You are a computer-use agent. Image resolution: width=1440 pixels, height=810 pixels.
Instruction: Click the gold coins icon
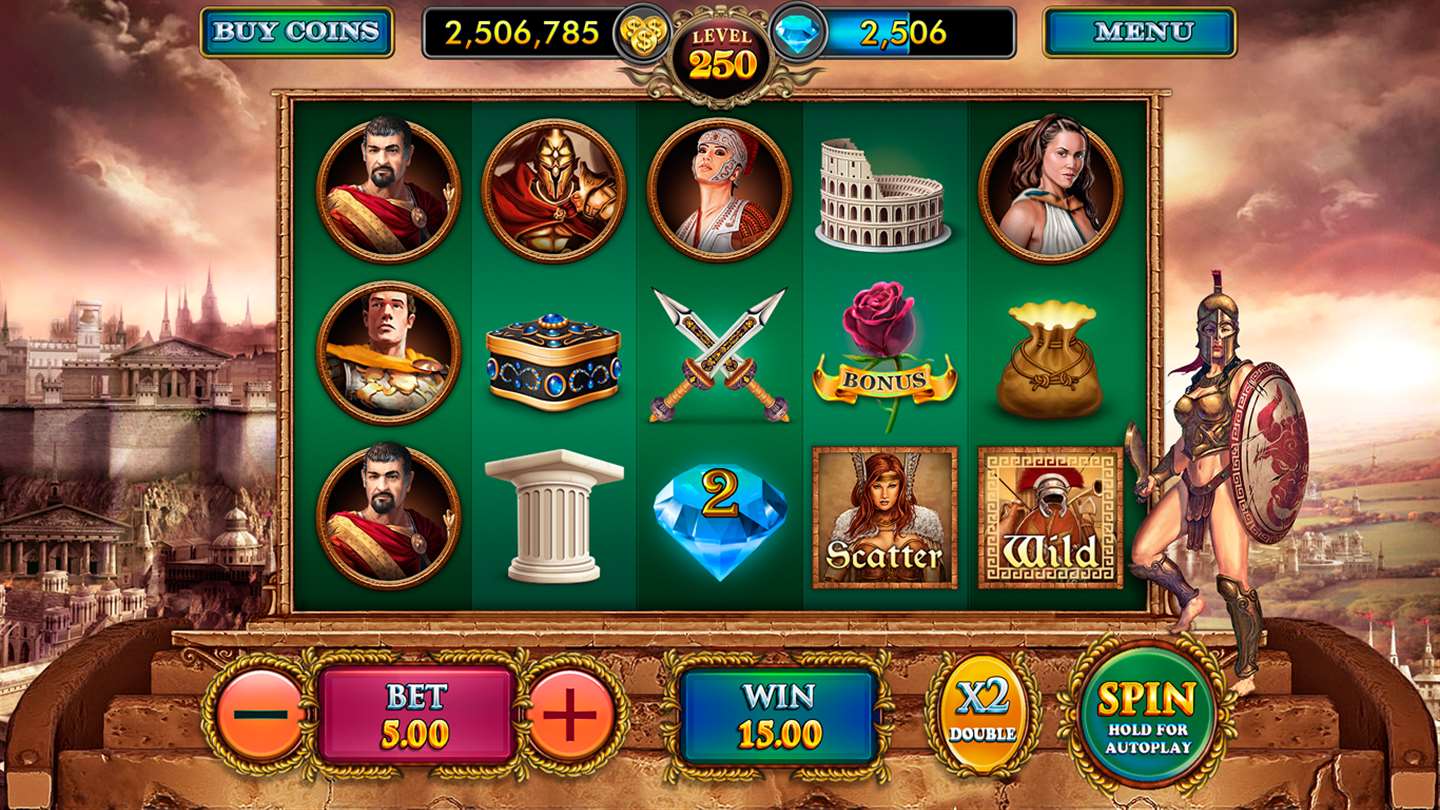(642, 33)
